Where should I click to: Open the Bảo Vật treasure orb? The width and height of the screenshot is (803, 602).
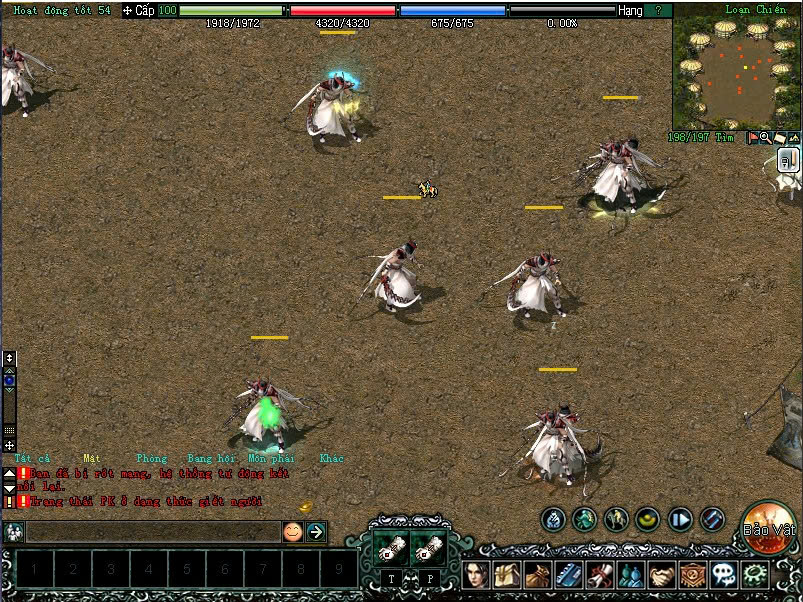point(769,525)
